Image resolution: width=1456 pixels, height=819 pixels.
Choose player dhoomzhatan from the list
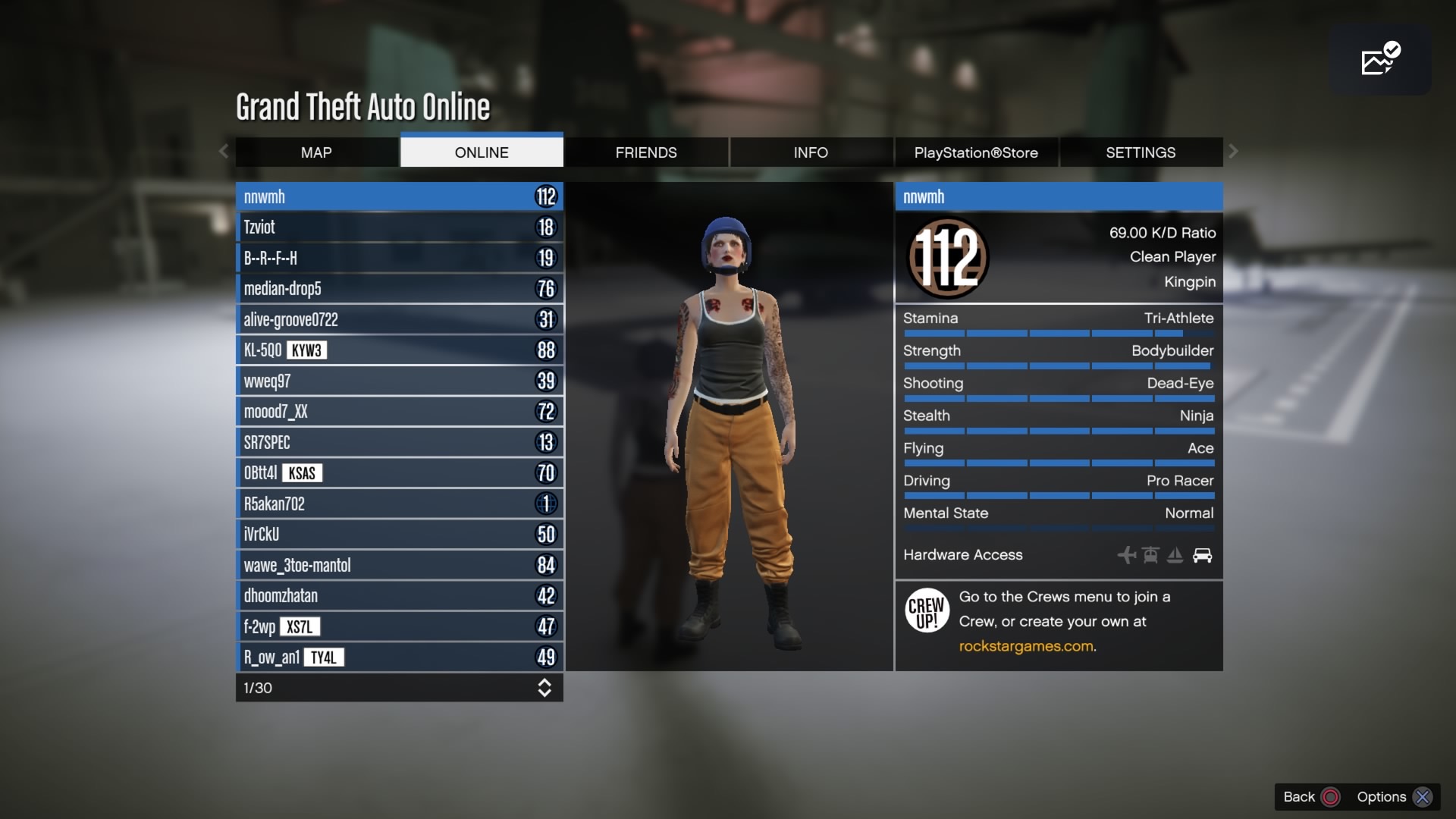[399, 596]
